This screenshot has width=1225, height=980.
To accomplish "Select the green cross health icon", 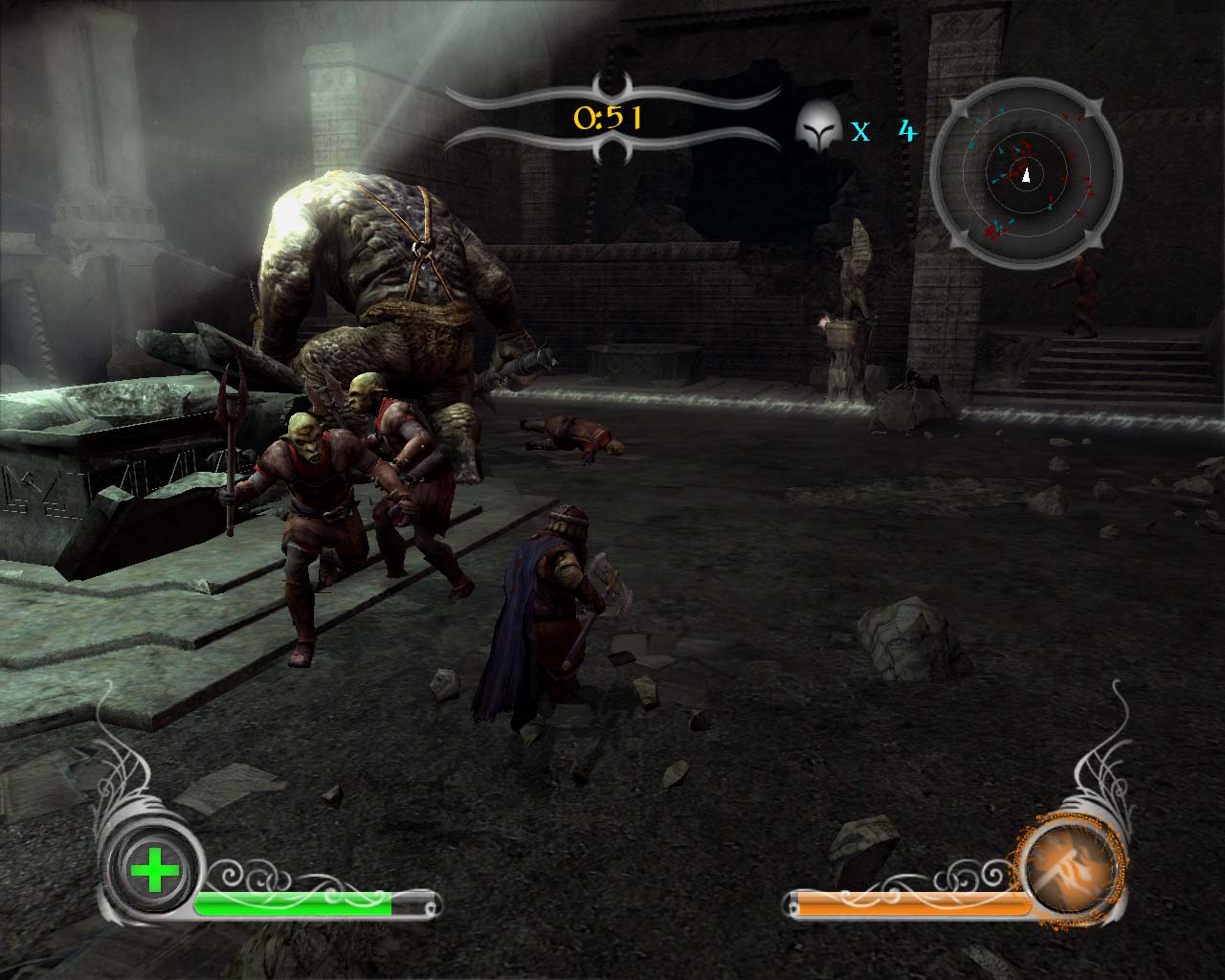I will coord(154,871).
